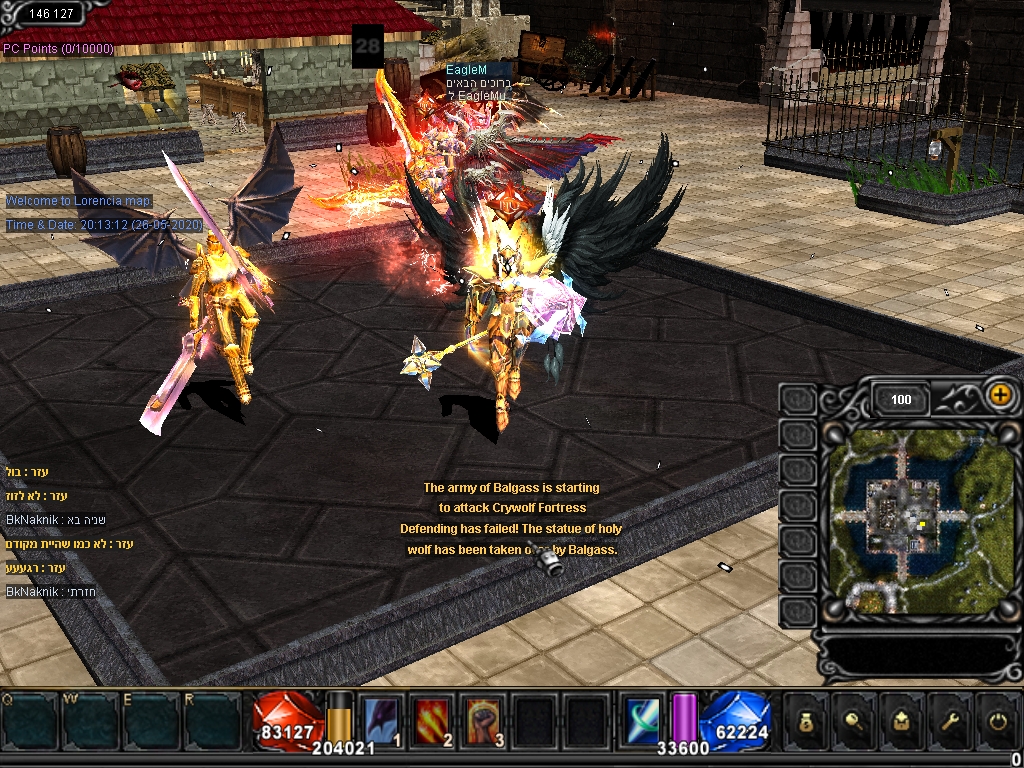The image size is (1024, 768).
Task: Select the W hotkey item slot
Action: [92, 720]
